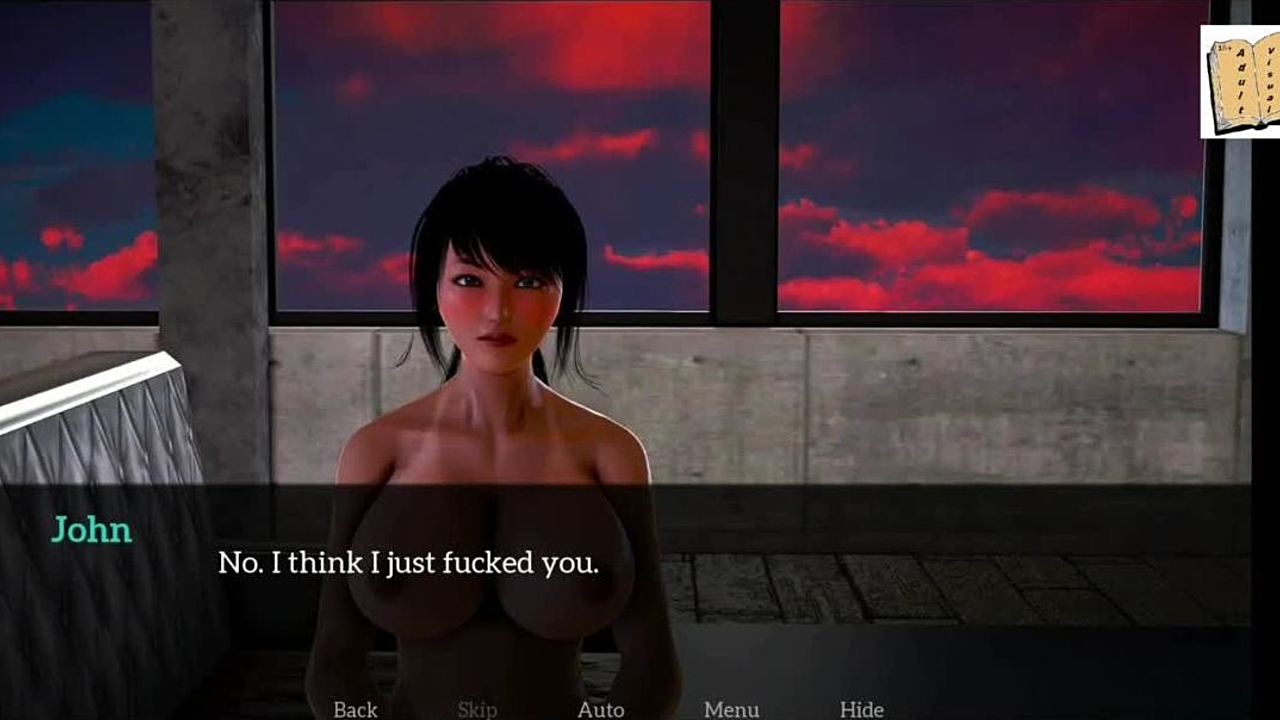Viewport: 1280px width, 720px height.
Task: Enable Auto dialogue advance
Action: (x=601, y=709)
